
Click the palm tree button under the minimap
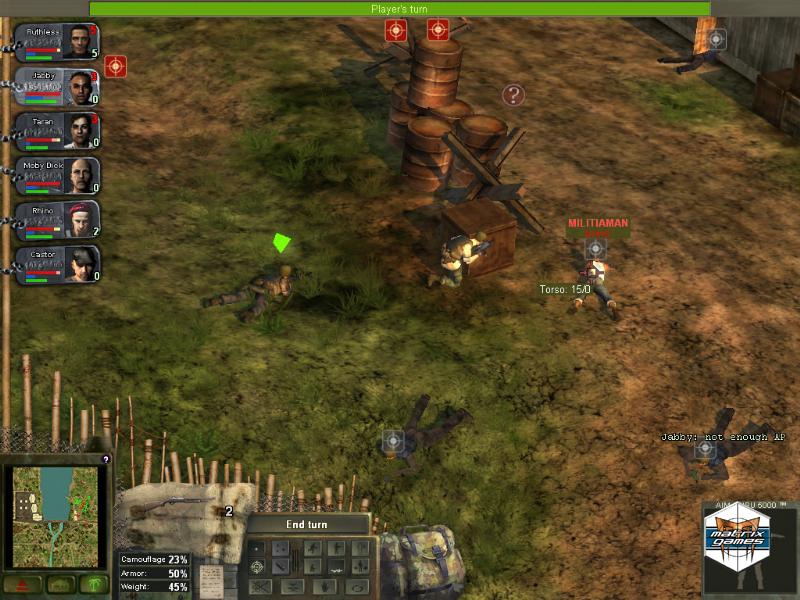(x=94, y=585)
